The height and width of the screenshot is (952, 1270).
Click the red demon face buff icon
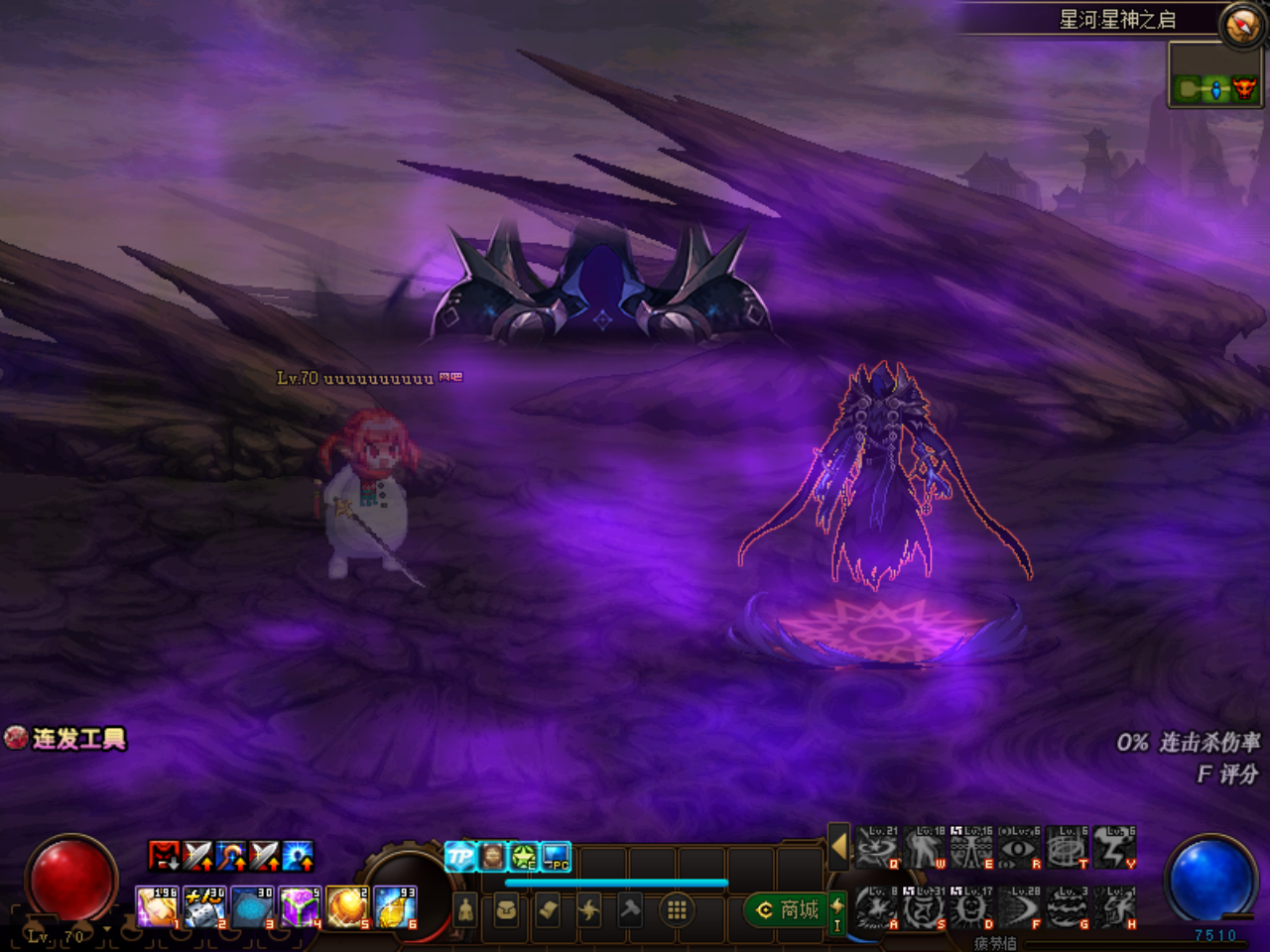click(164, 856)
